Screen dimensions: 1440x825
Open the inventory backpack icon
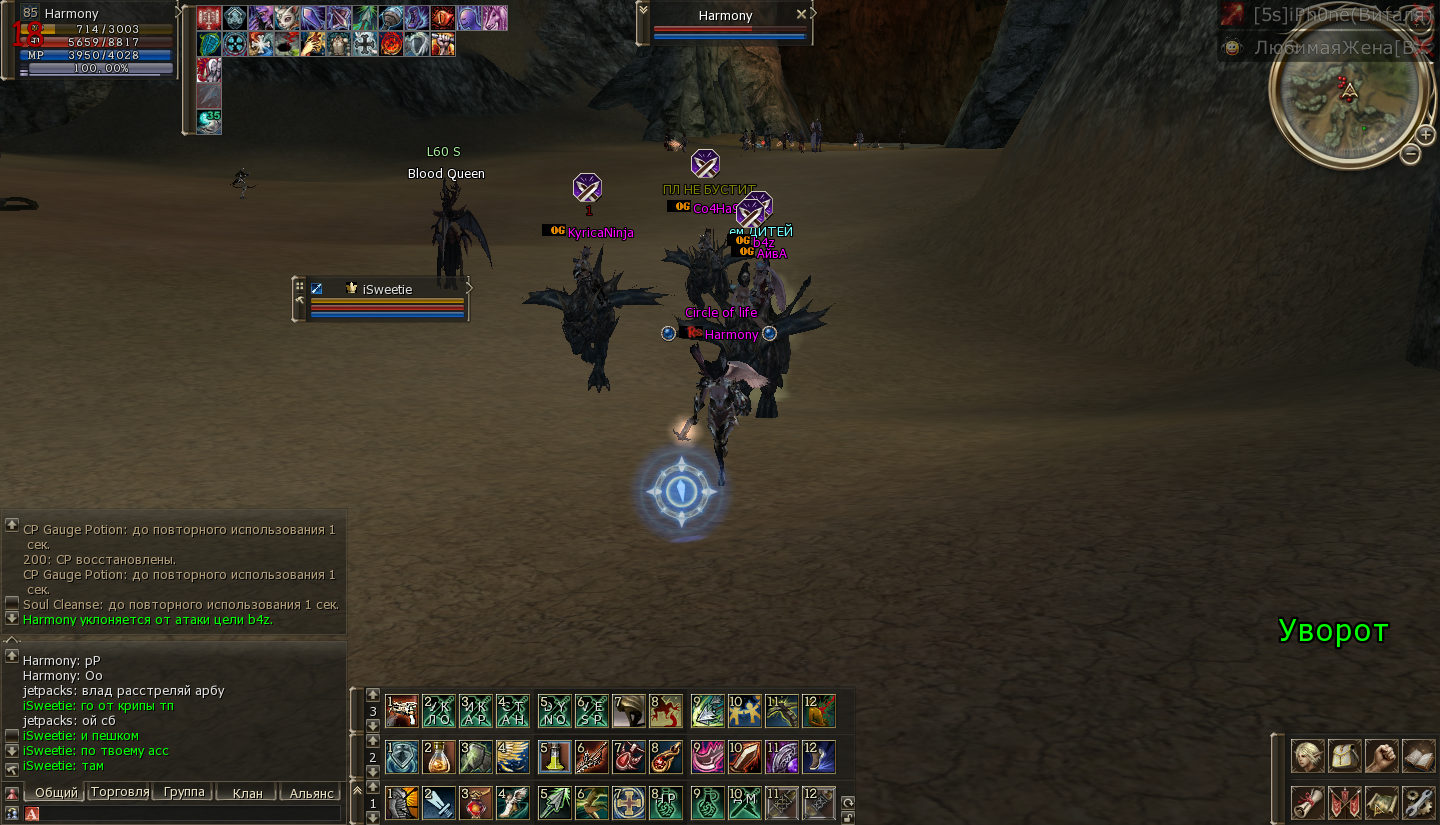[x=1345, y=756]
